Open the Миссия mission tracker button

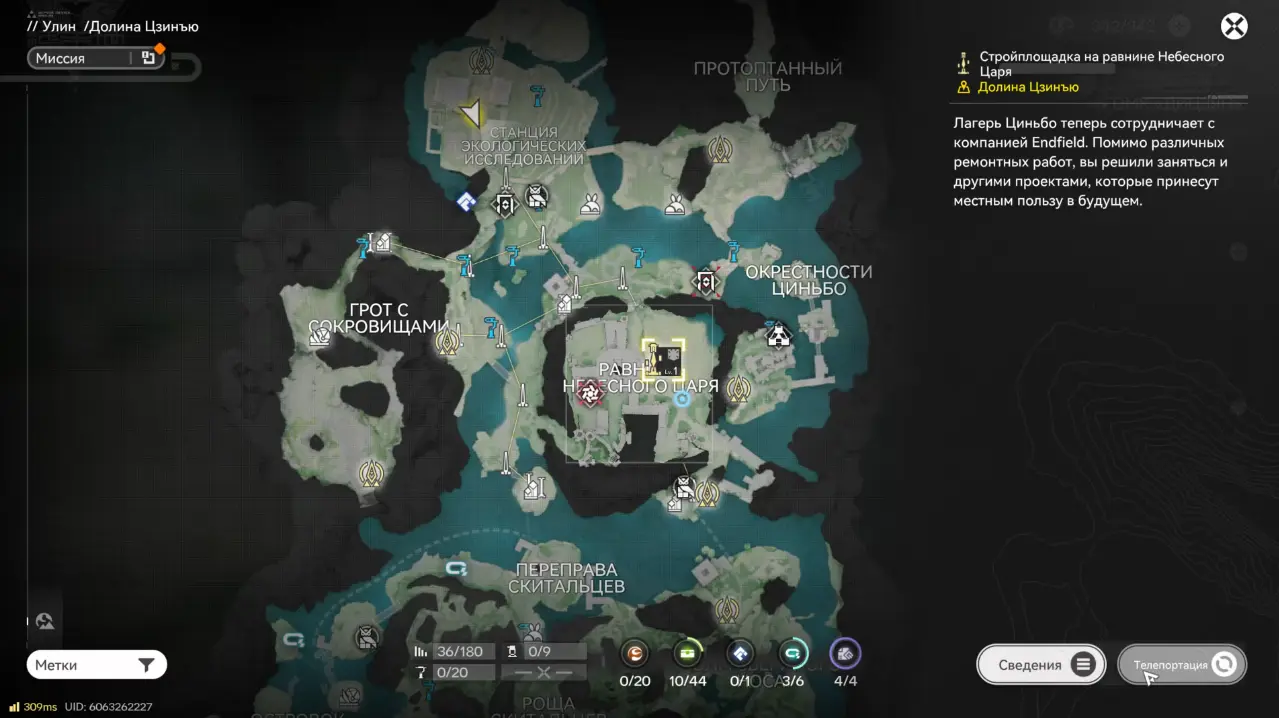click(96, 58)
